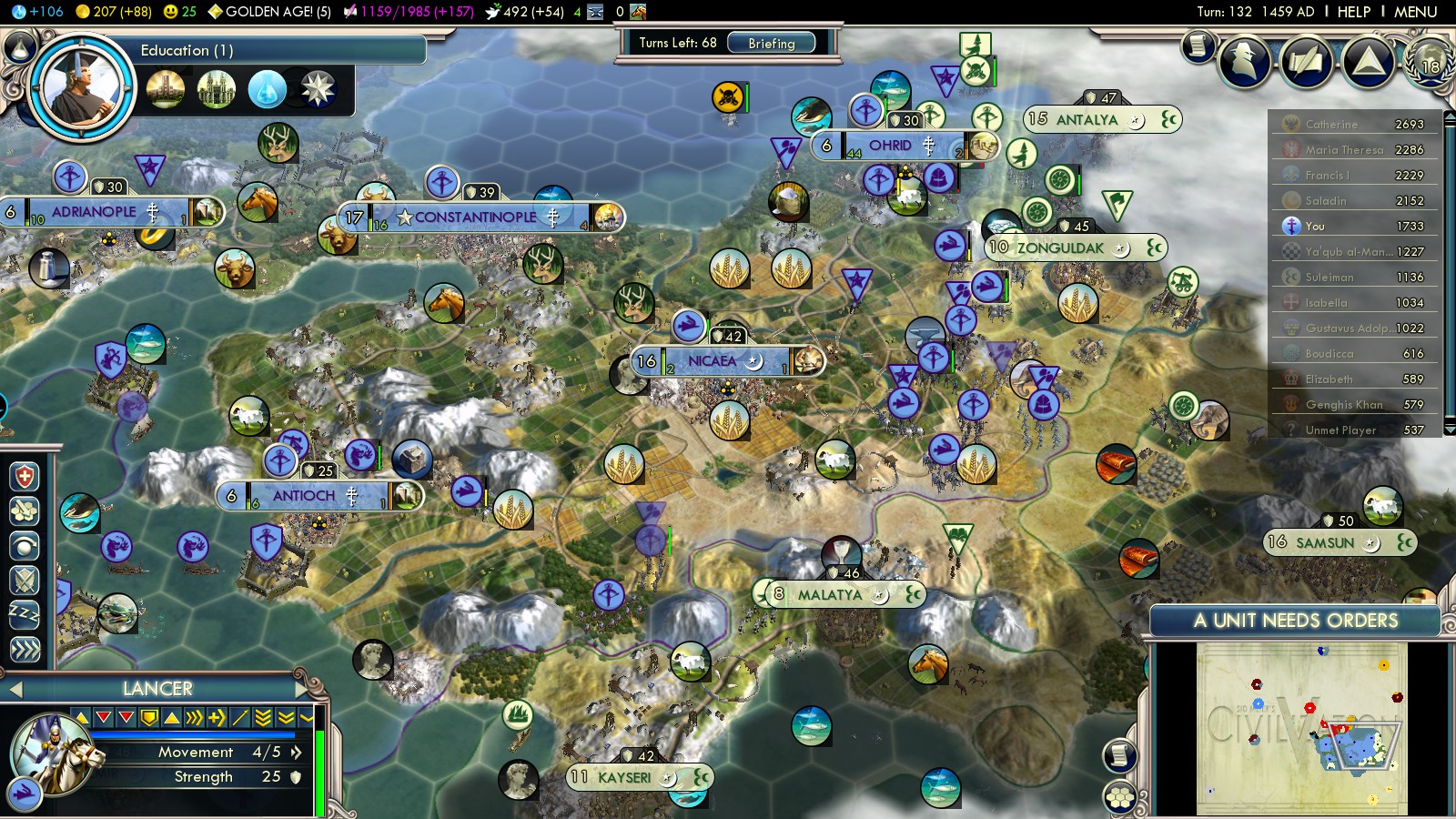
Task: Select the fortify crossed swords shield action
Action: [25, 580]
